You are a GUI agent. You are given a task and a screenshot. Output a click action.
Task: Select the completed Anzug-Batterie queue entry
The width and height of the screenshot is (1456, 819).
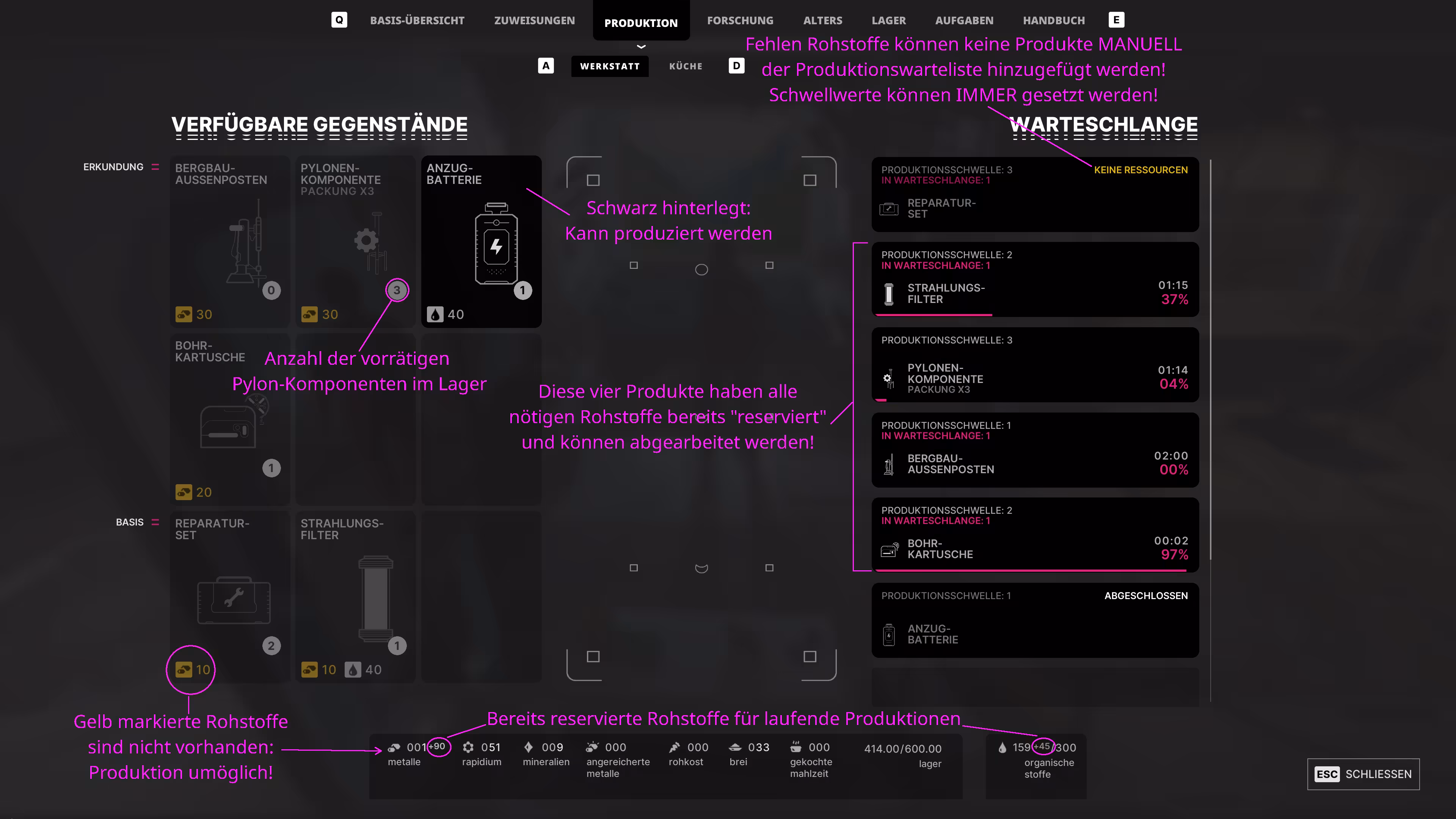(1034, 620)
